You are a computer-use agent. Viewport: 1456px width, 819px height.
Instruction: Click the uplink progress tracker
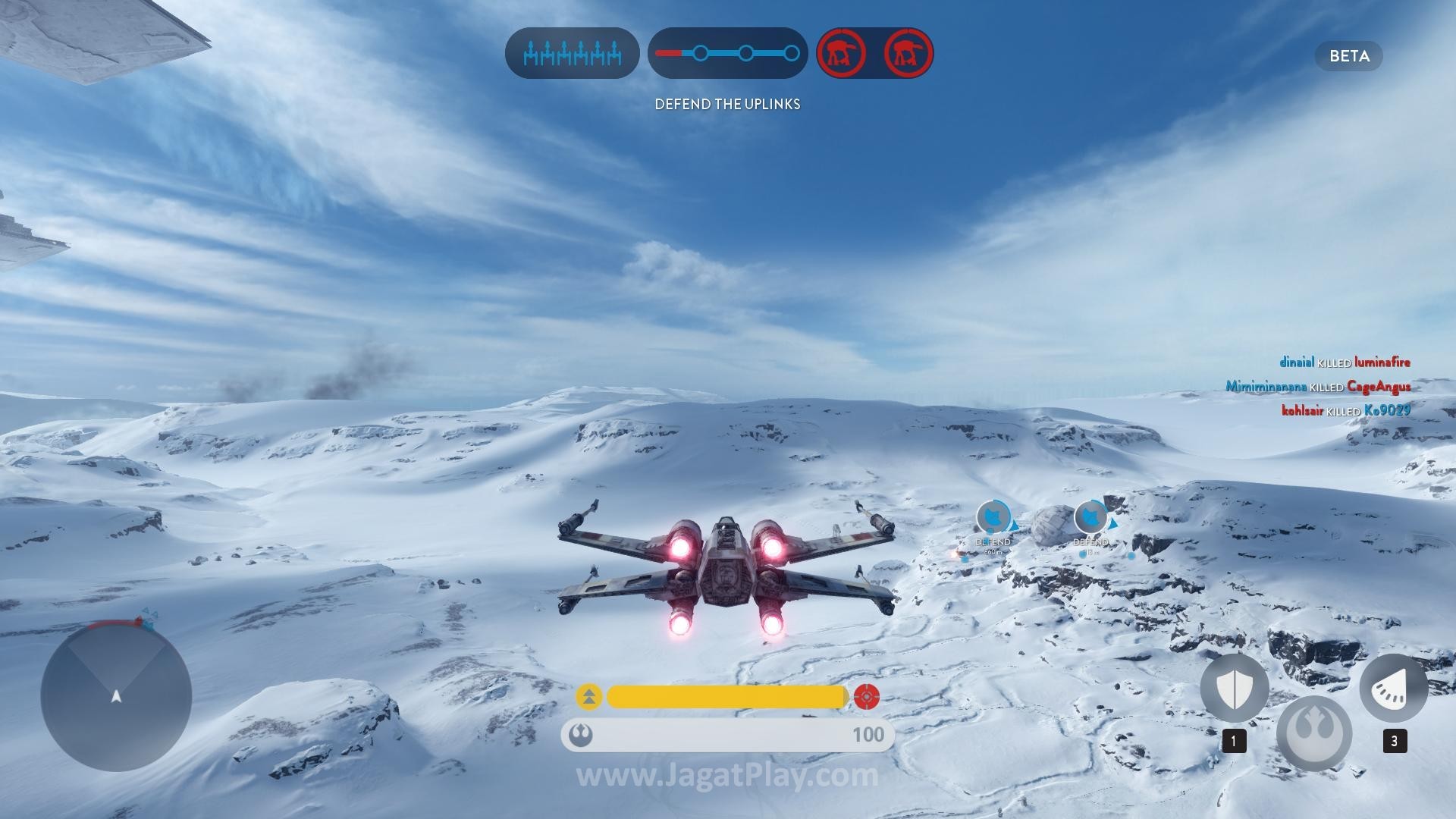click(727, 54)
